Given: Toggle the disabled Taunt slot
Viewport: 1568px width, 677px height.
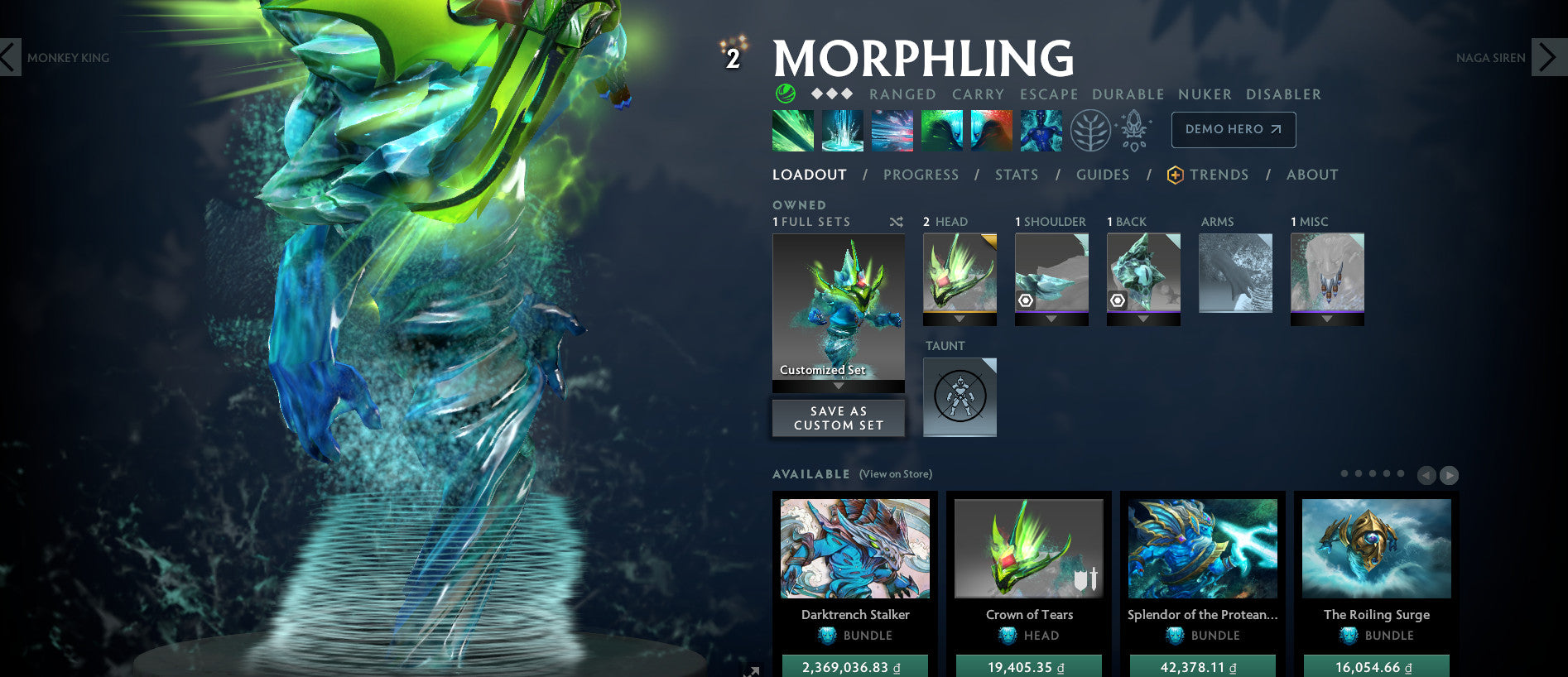Looking at the screenshot, I should (960, 396).
